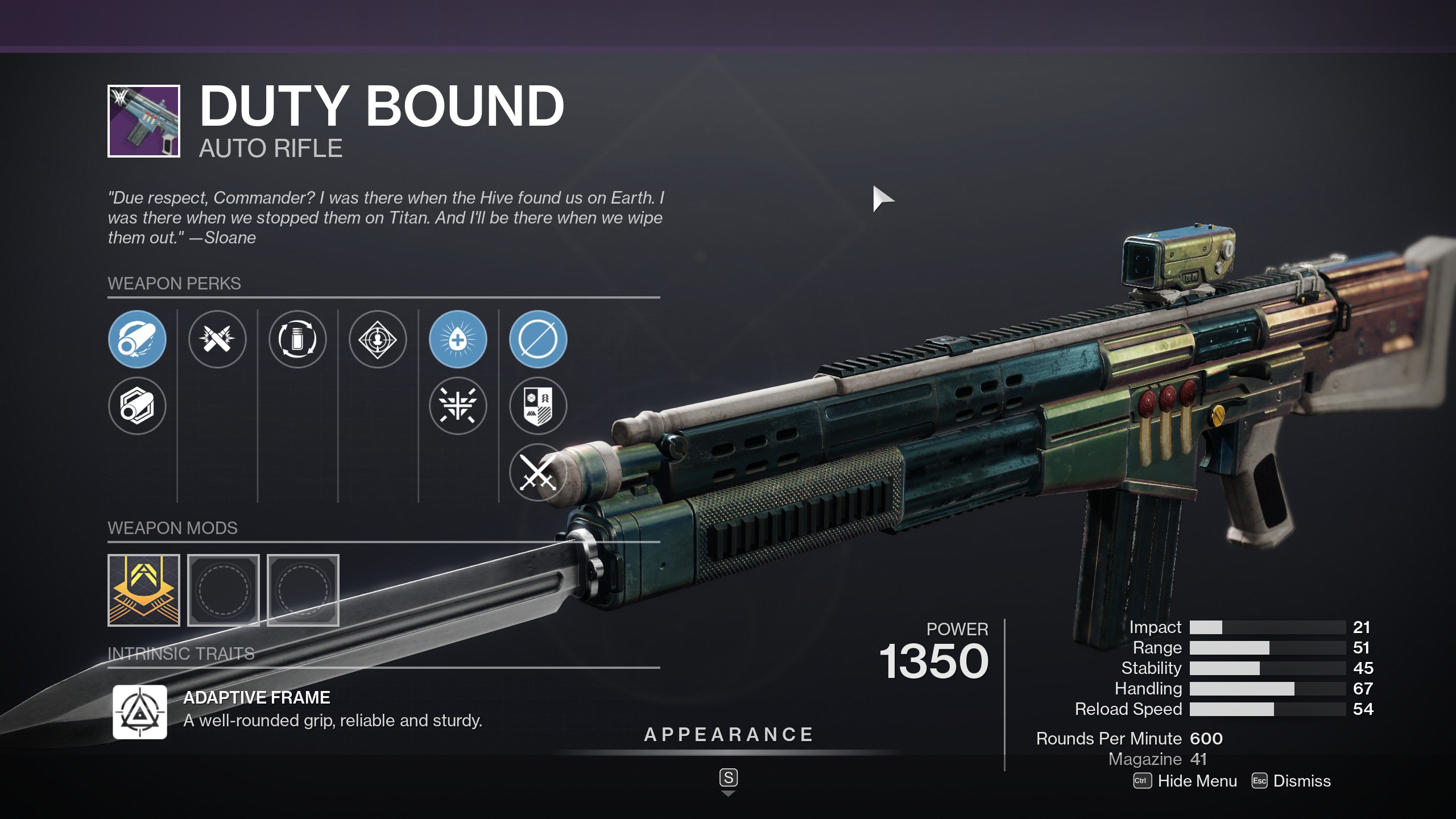Choose the crosshair target diamond trait
The width and height of the screenshot is (1456, 819).
pyautogui.click(x=378, y=340)
